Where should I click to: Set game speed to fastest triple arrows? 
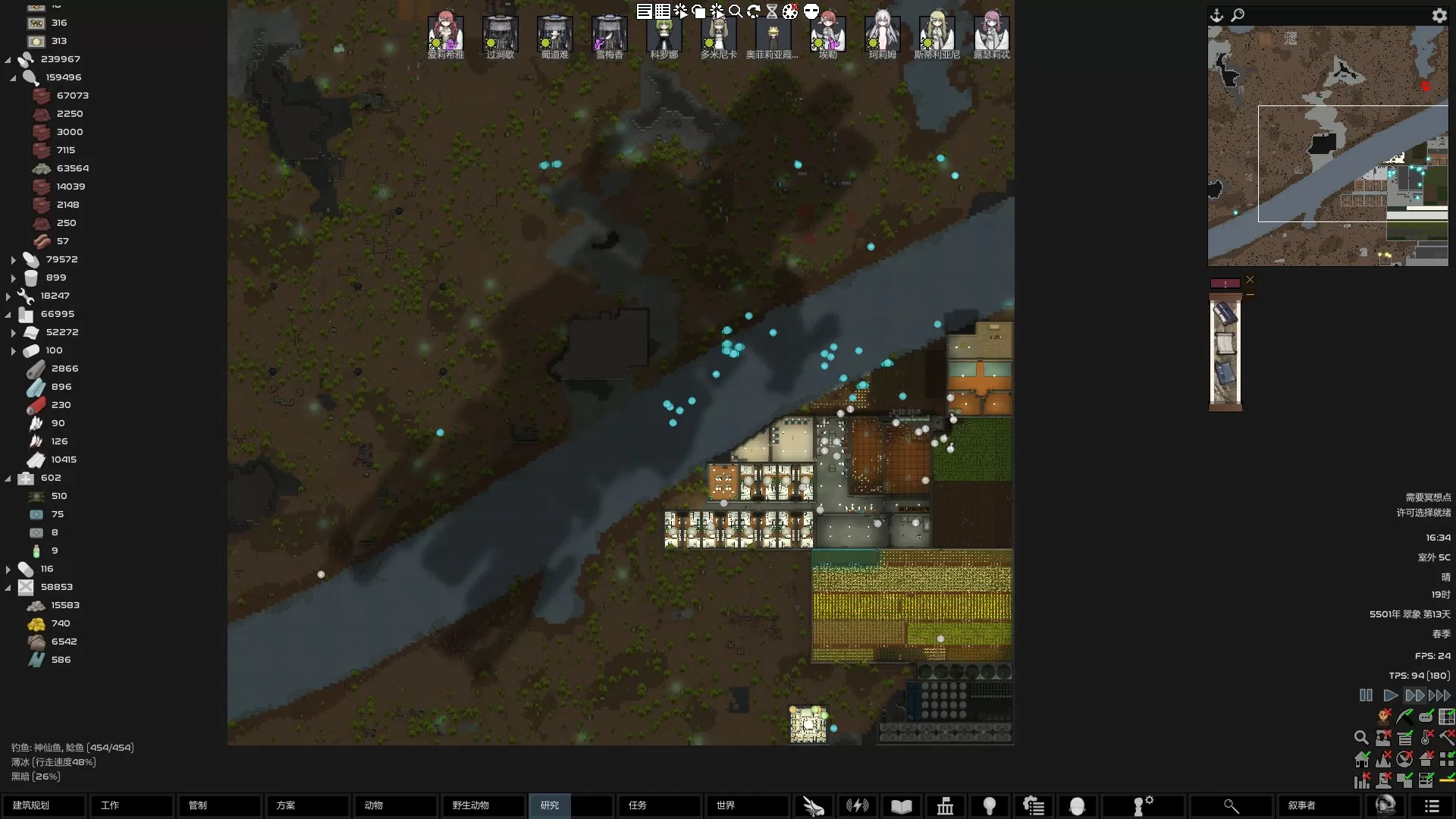coord(1439,695)
